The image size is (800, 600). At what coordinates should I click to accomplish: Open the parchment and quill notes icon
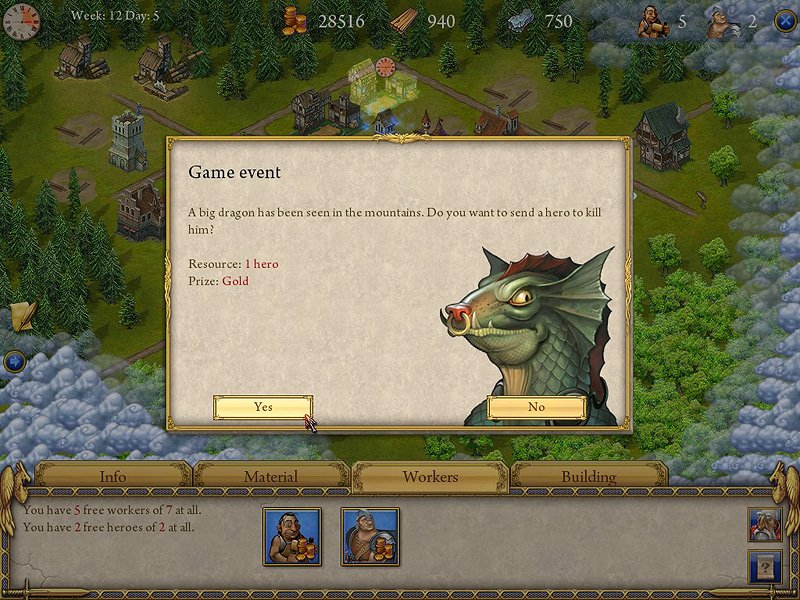[22, 315]
